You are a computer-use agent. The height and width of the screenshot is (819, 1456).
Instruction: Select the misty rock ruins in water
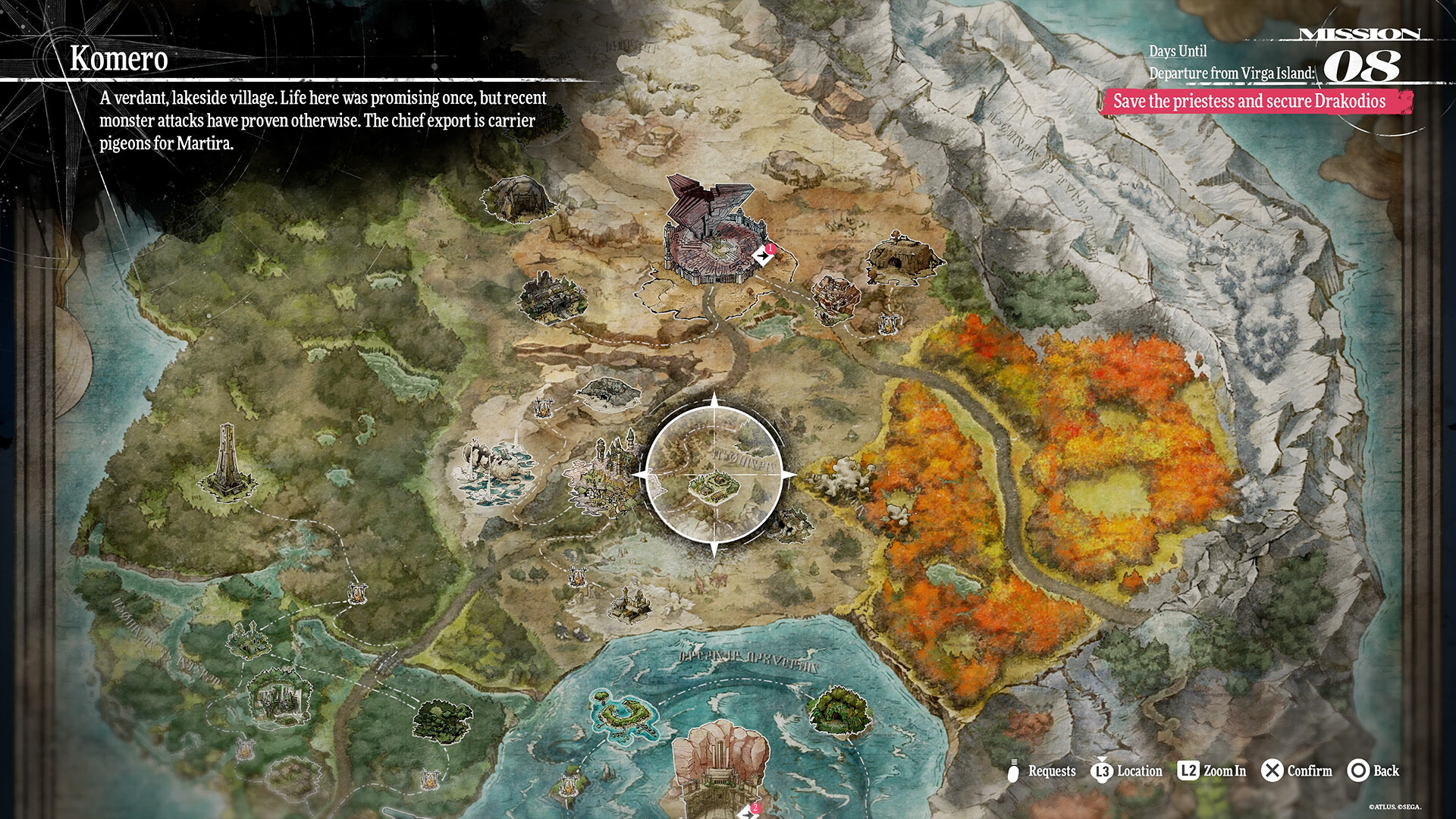[x=494, y=471]
